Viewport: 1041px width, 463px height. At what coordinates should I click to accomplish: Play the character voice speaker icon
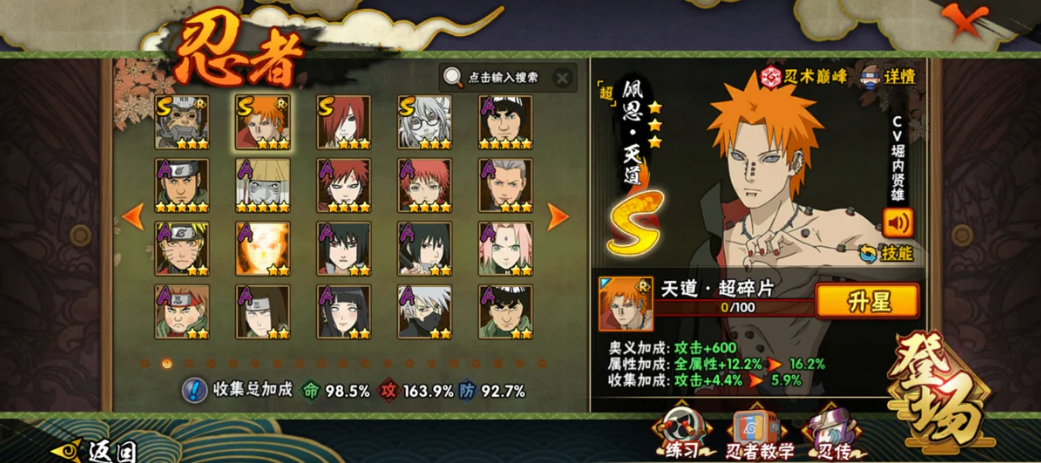coord(897,221)
